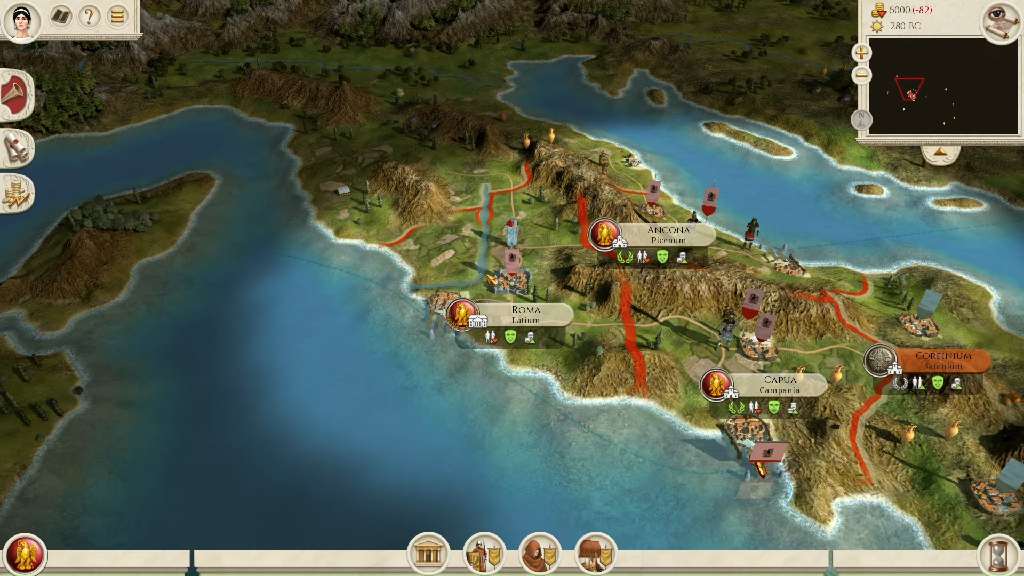Select the Roma settlement label

point(526,314)
